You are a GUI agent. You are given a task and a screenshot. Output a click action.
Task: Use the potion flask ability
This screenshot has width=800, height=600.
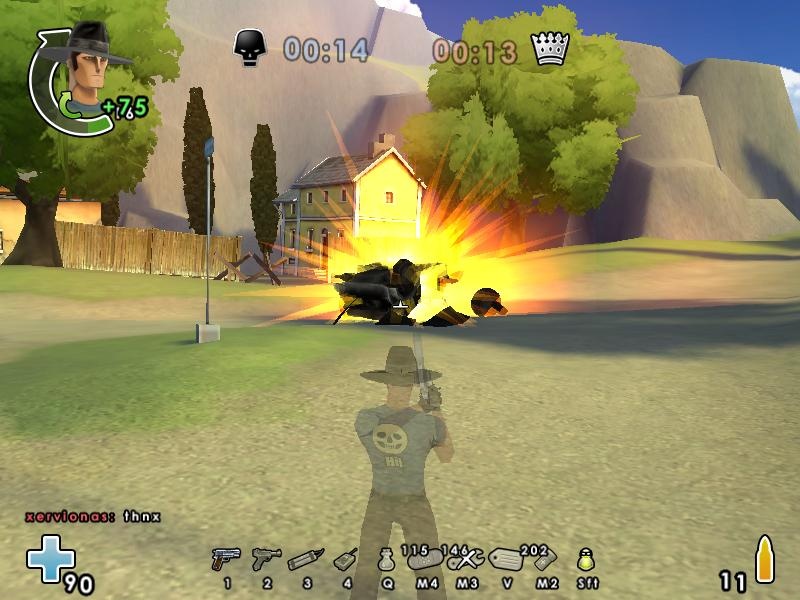(386, 561)
